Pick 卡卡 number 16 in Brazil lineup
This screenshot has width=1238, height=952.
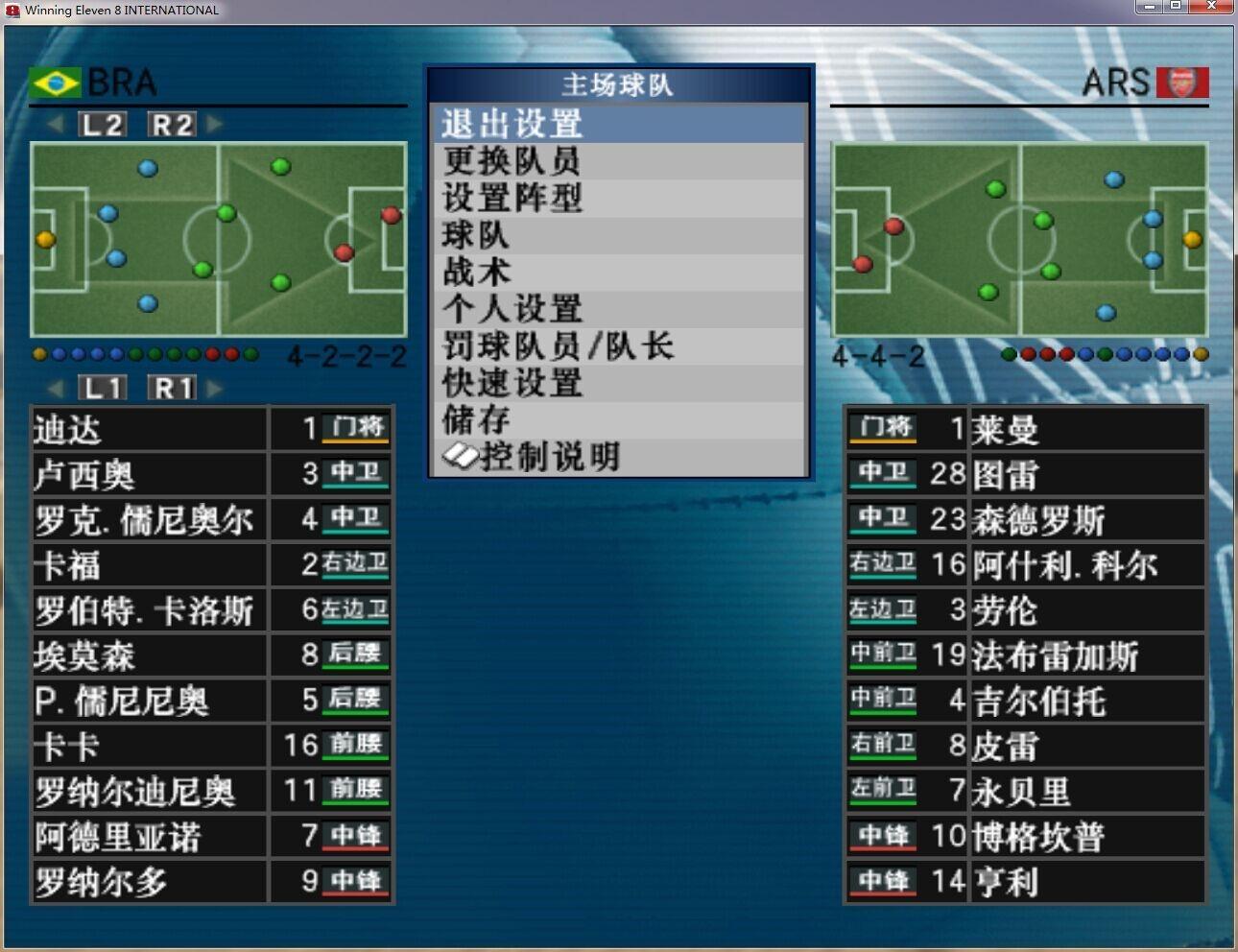pyautogui.click(x=211, y=746)
